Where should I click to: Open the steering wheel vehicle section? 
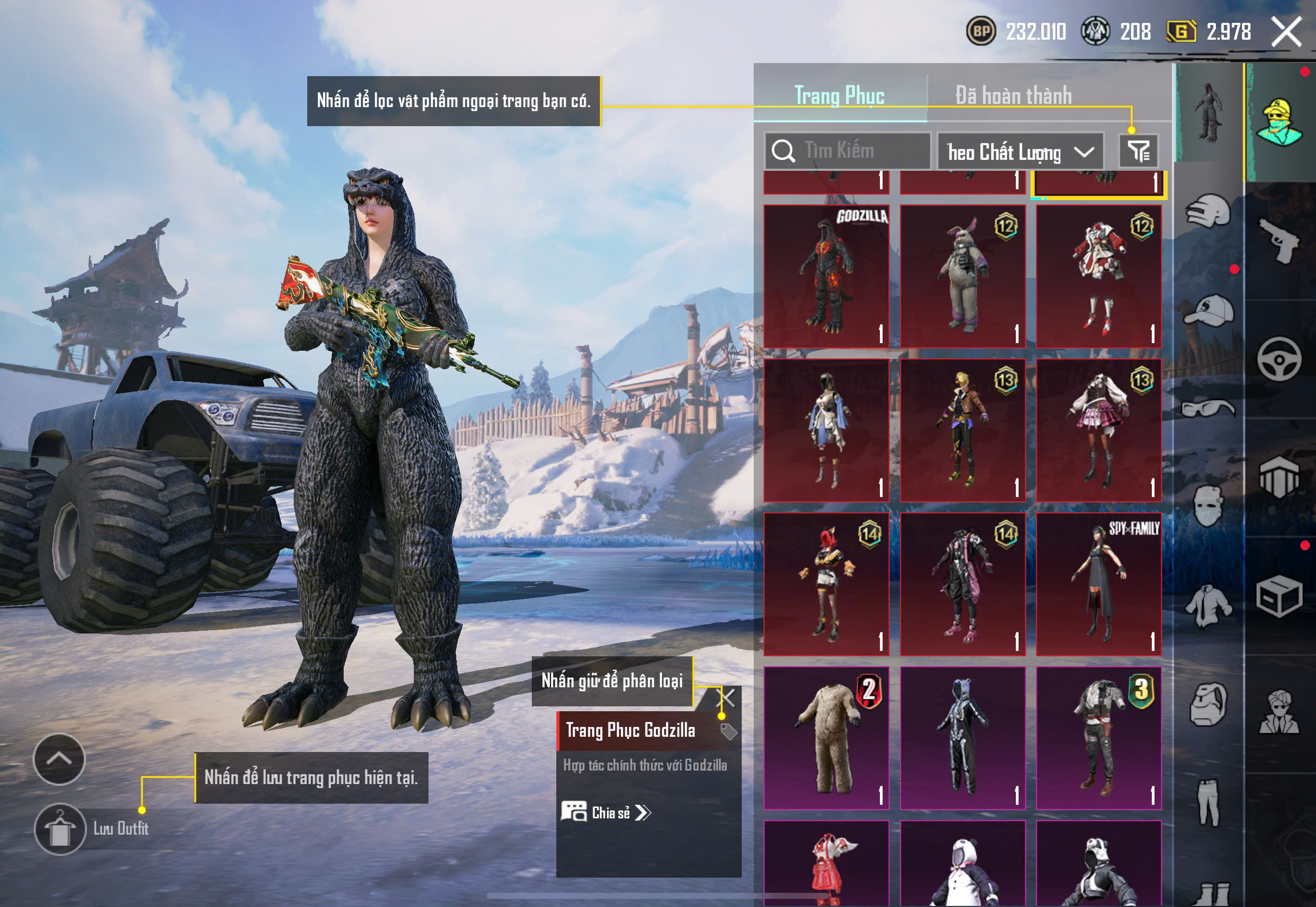(x=1279, y=359)
